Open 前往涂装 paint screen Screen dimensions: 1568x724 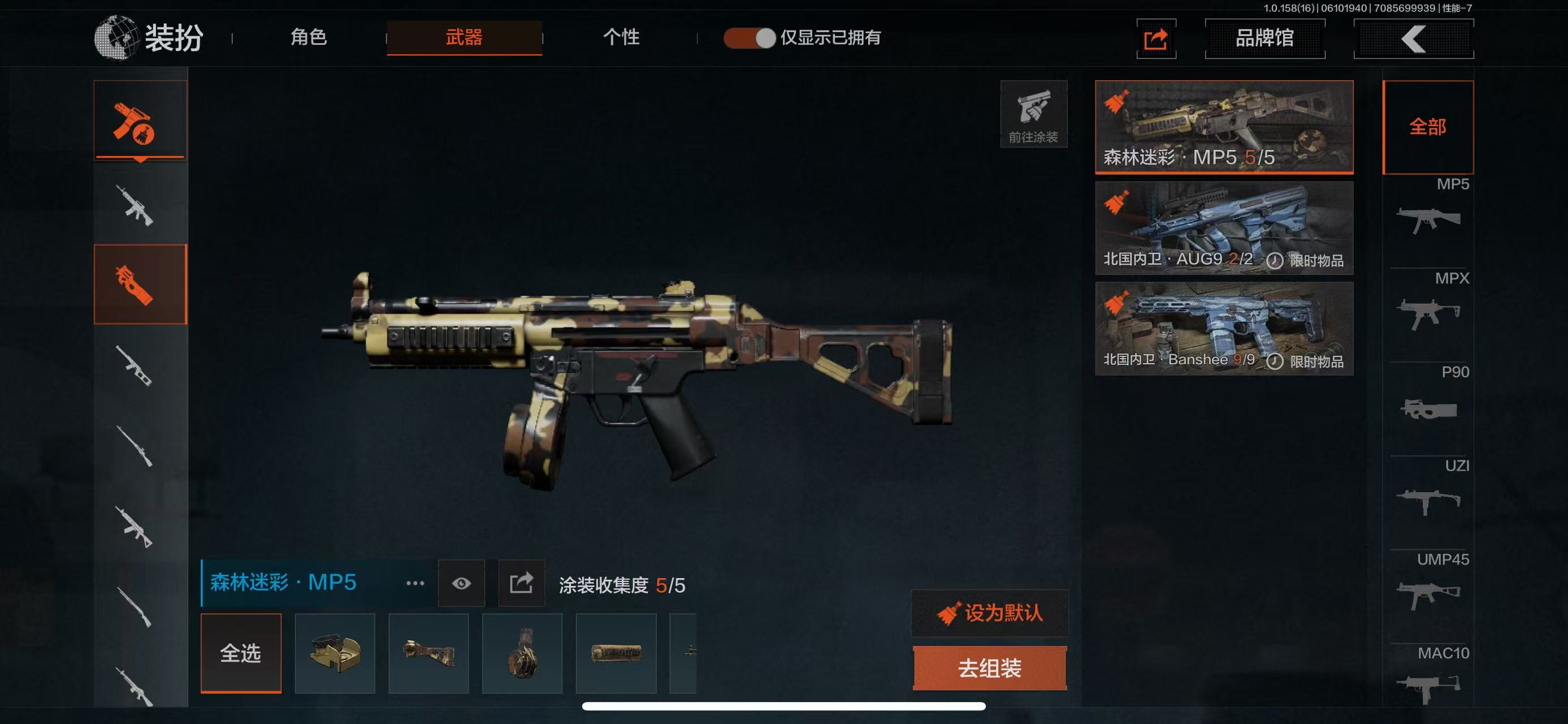tap(1033, 114)
